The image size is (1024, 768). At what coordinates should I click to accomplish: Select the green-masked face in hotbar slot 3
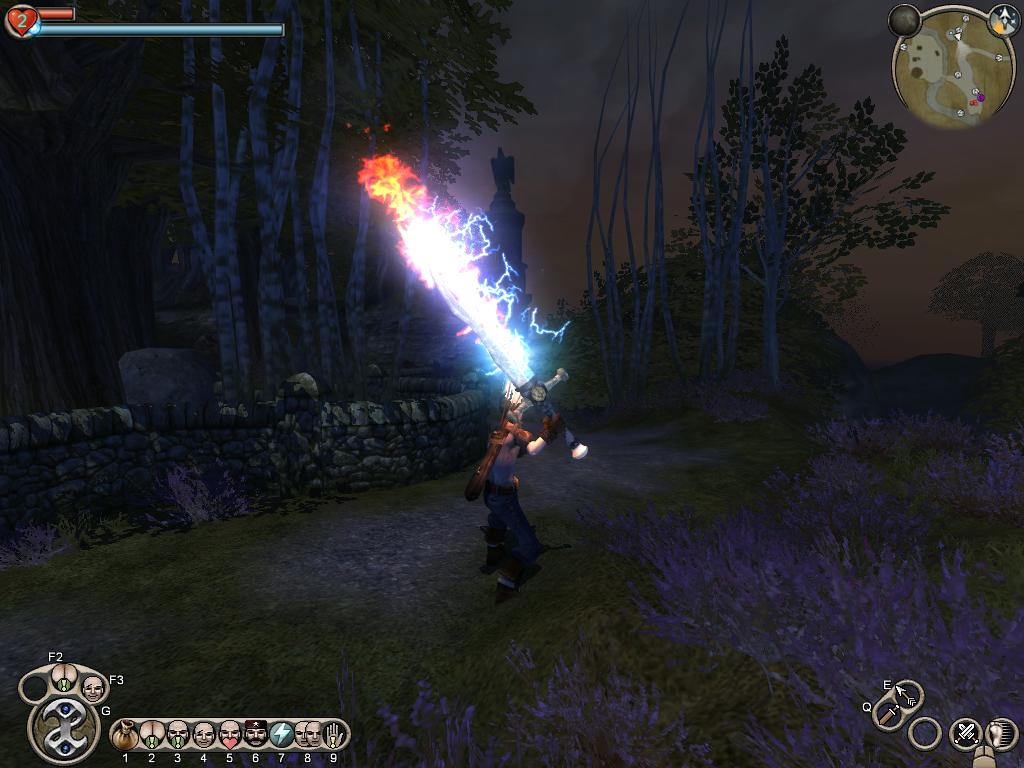[x=178, y=736]
